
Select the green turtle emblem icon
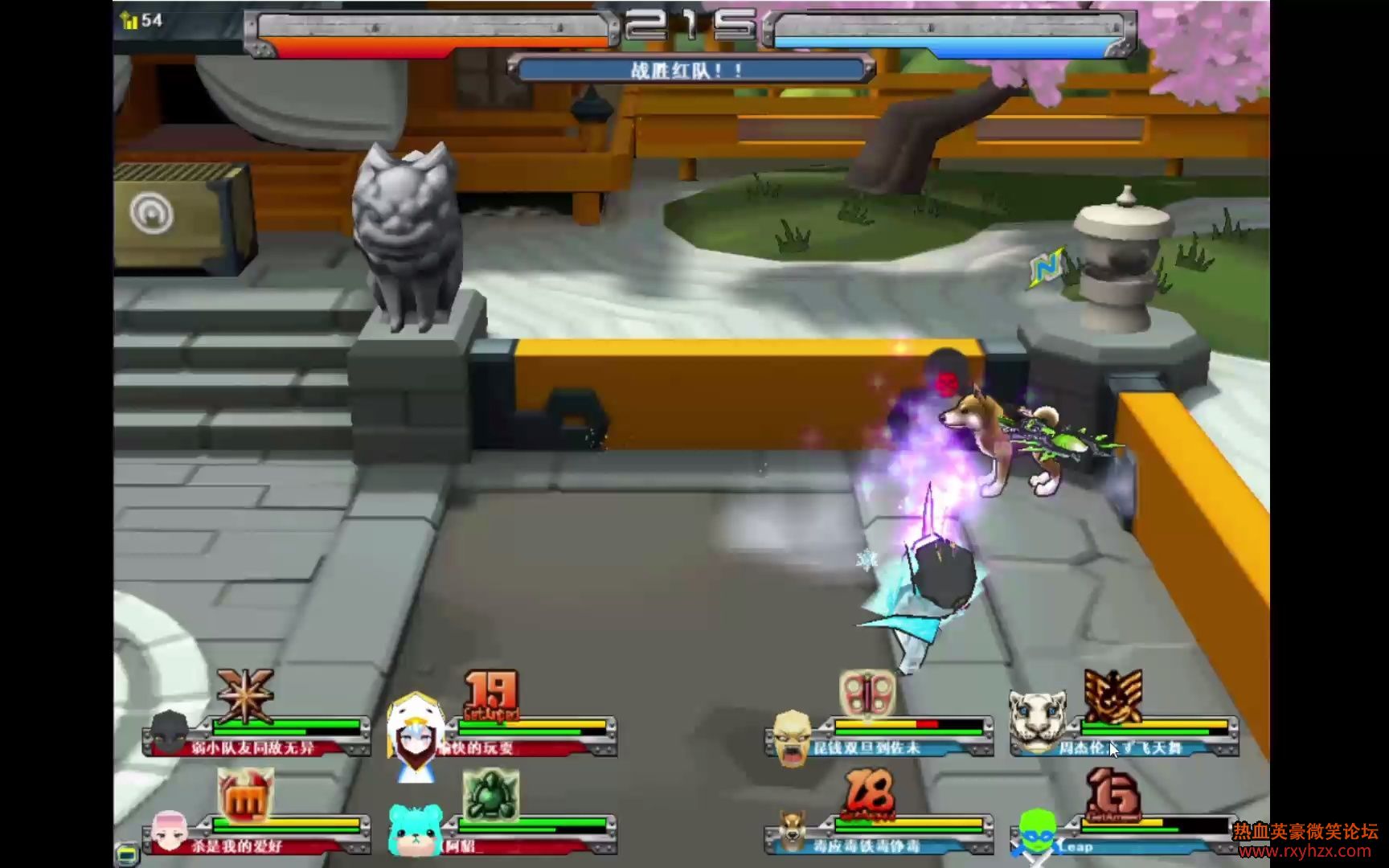(x=491, y=795)
